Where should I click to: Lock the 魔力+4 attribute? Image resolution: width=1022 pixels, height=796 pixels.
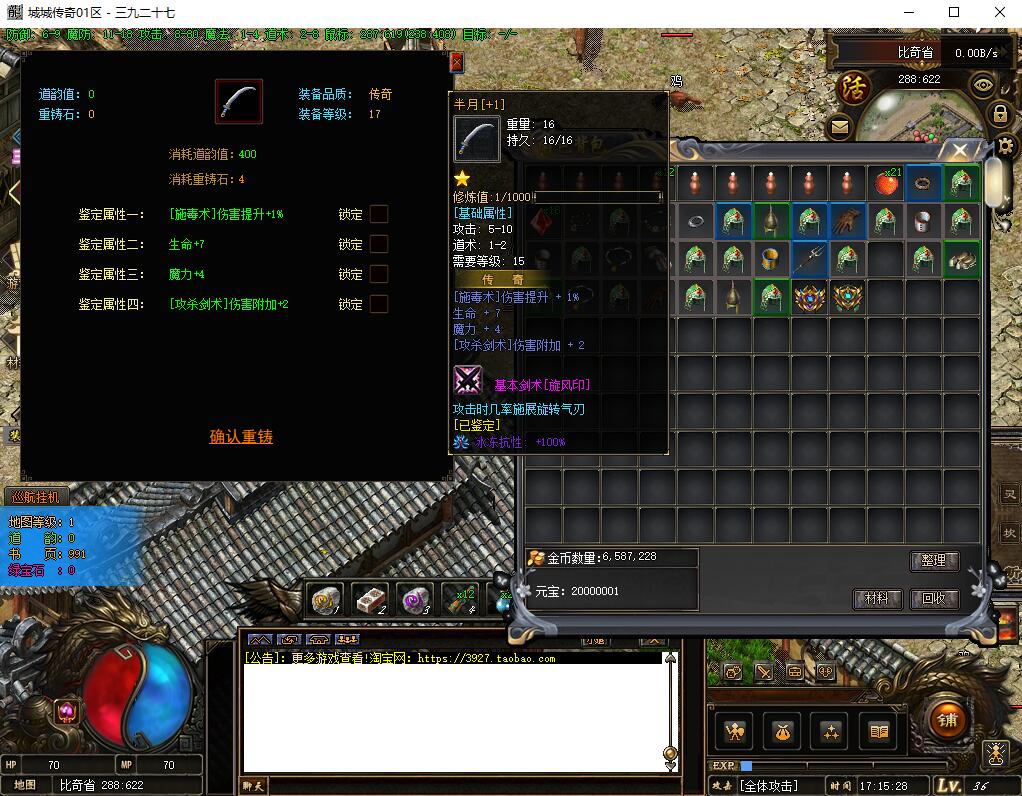tap(379, 274)
